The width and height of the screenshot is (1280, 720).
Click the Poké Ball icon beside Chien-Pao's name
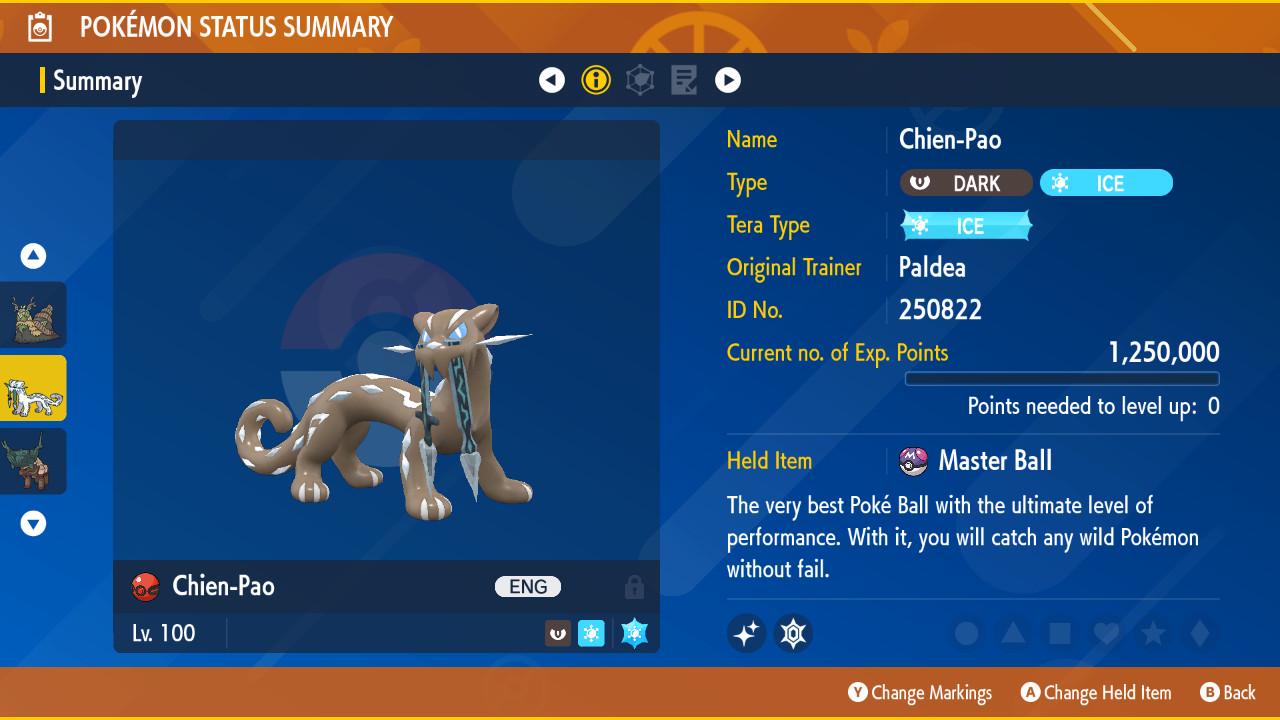pyautogui.click(x=145, y=587)
